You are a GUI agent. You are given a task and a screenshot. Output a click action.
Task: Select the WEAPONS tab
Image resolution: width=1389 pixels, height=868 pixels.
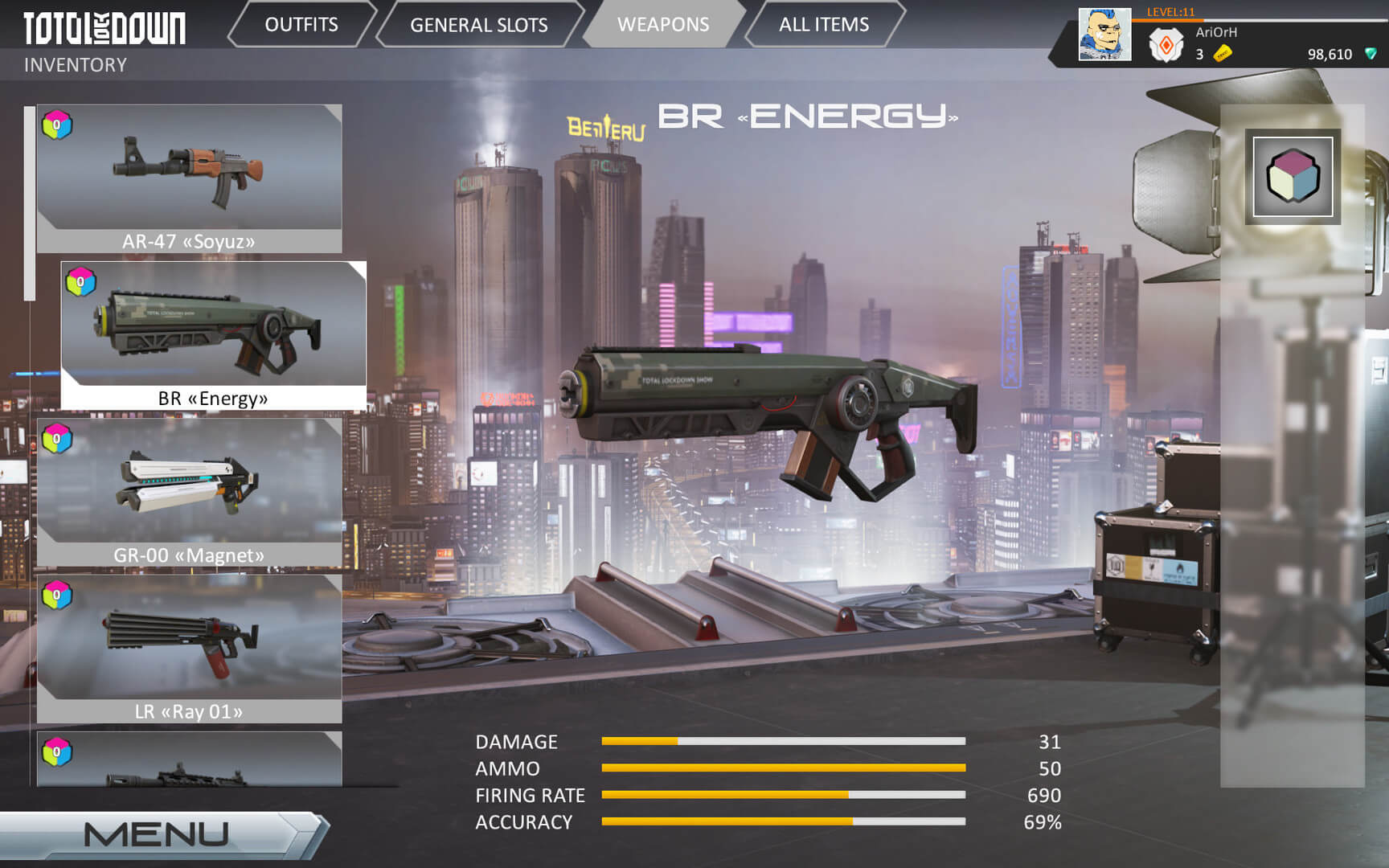[x=664, y=24]
